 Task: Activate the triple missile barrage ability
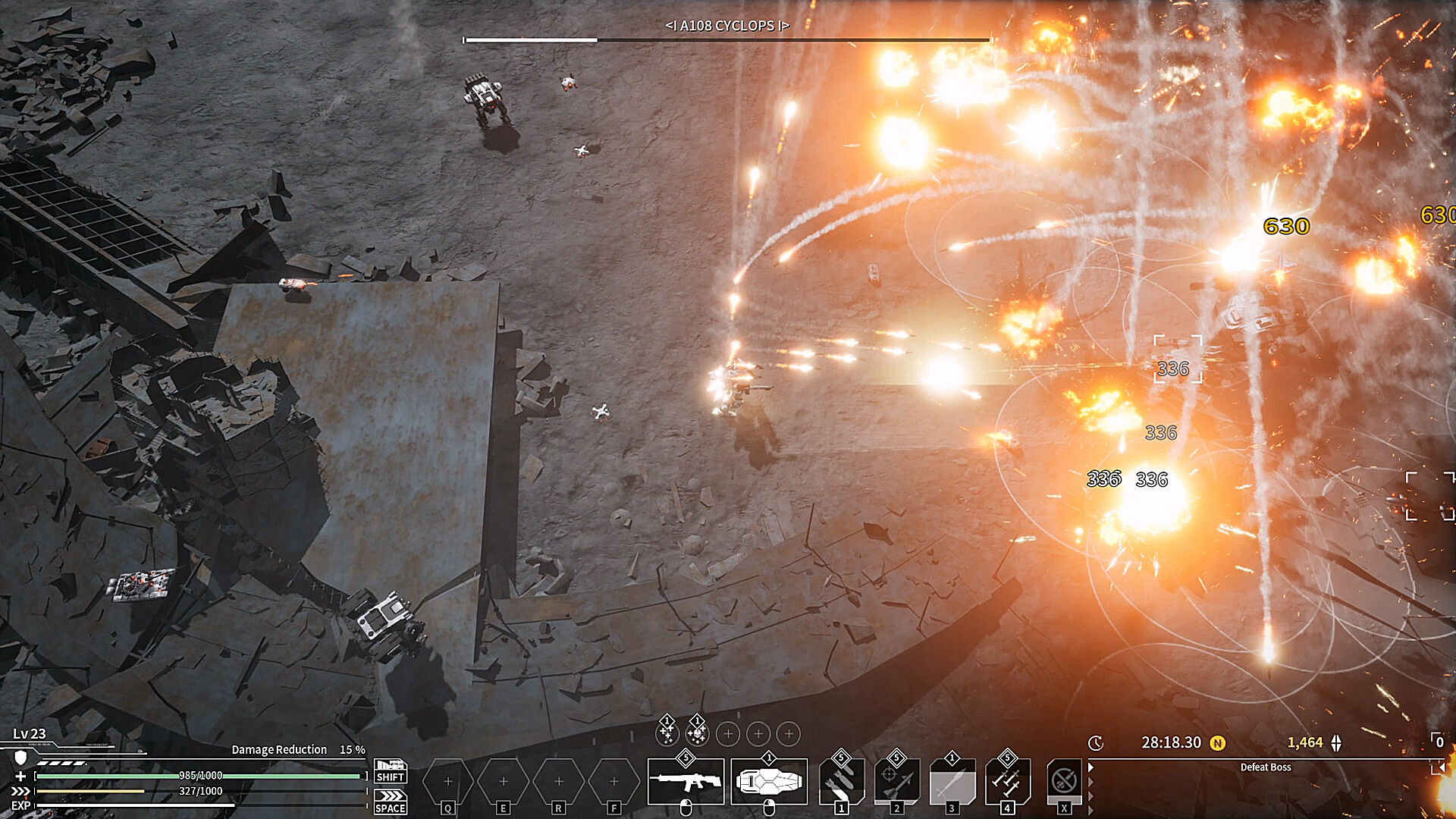tap(1007, 780)
